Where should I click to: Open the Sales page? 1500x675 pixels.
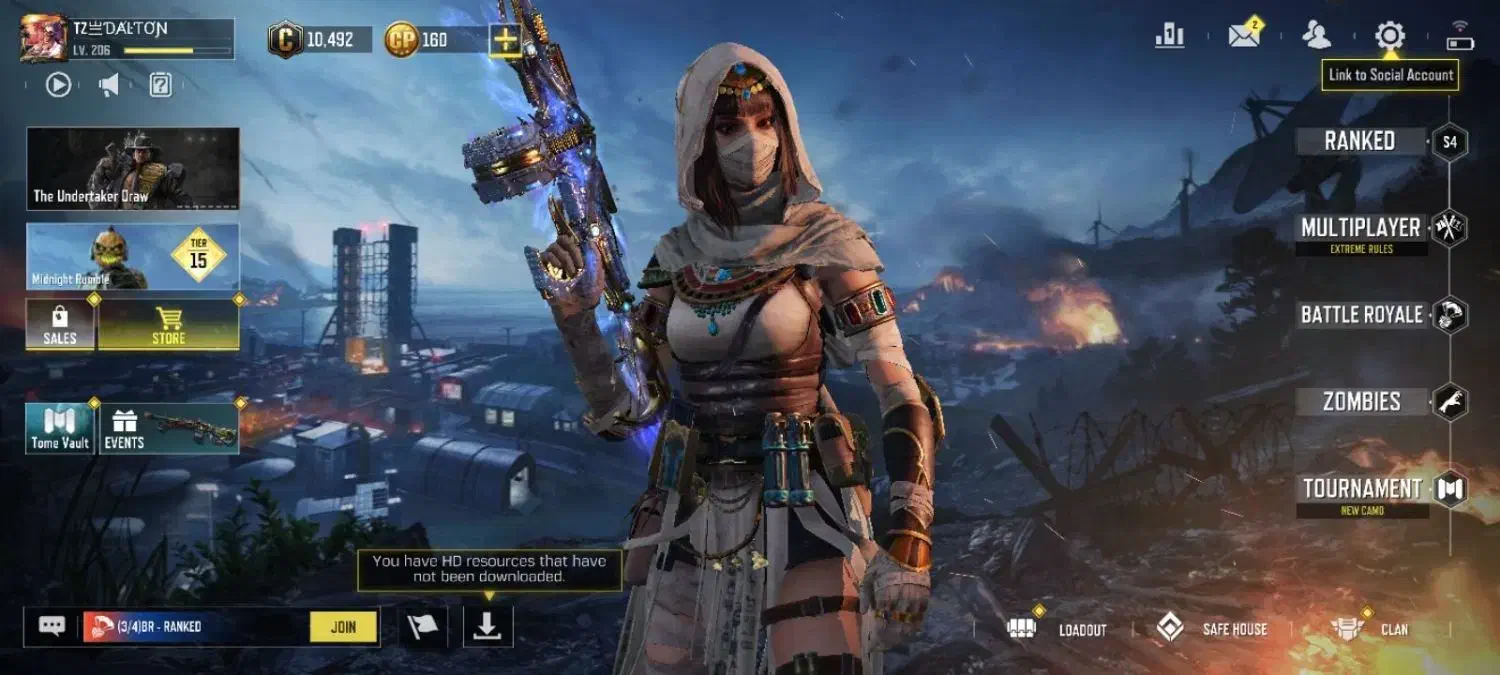60,325
